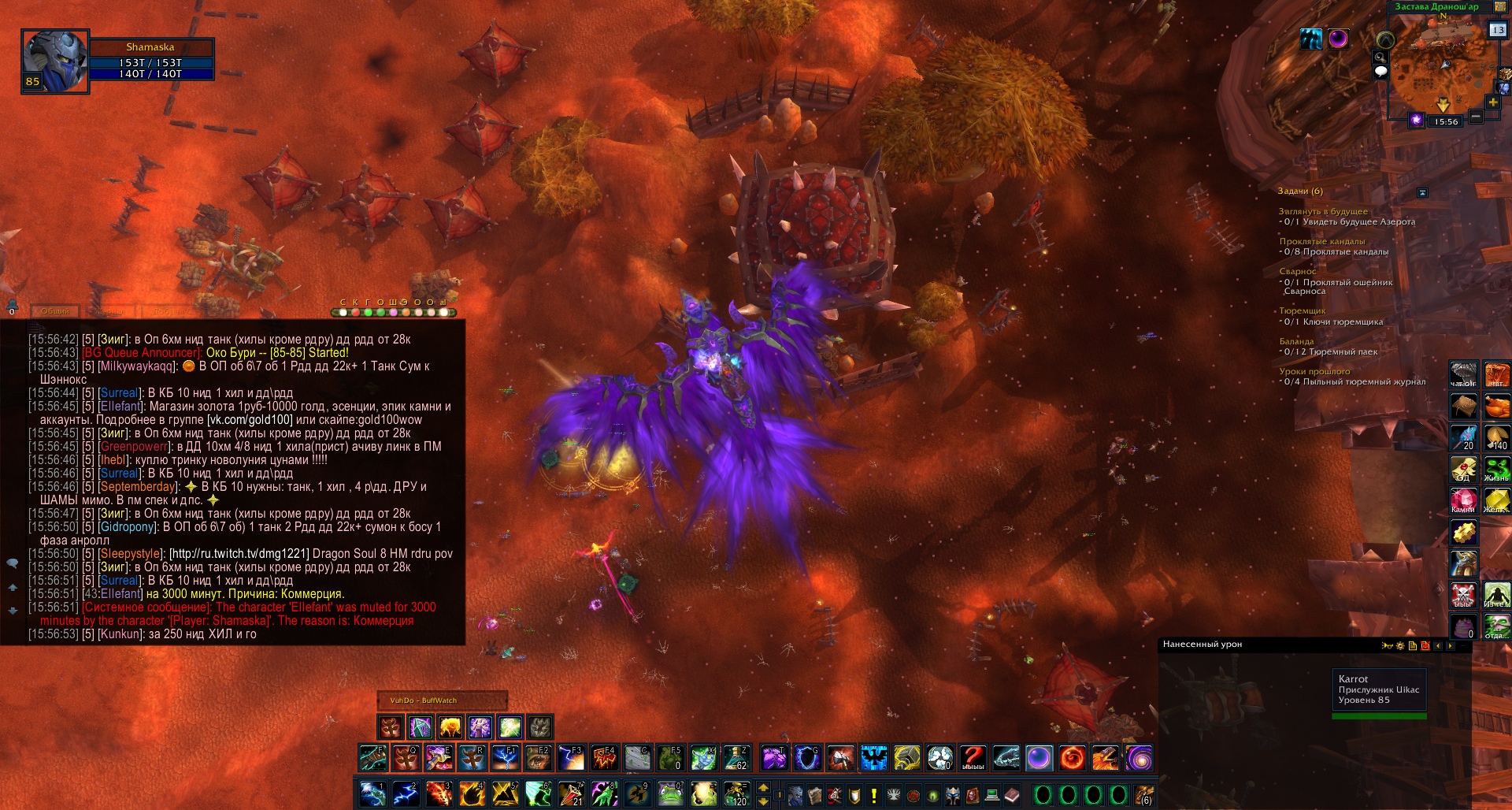This screenshot has height=810, width=1512.
Task: Select the quest 'Заглянуть в будущее'
Action: point(1323,211)
